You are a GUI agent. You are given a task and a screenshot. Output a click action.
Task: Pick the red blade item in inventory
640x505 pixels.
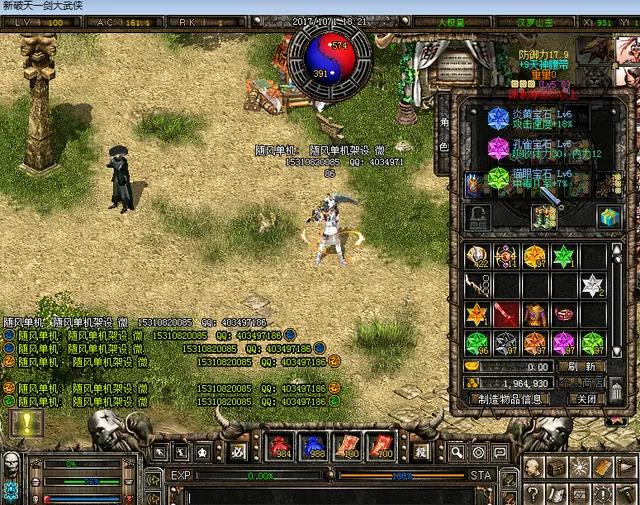pyautogui.click(x=507, y=314)
